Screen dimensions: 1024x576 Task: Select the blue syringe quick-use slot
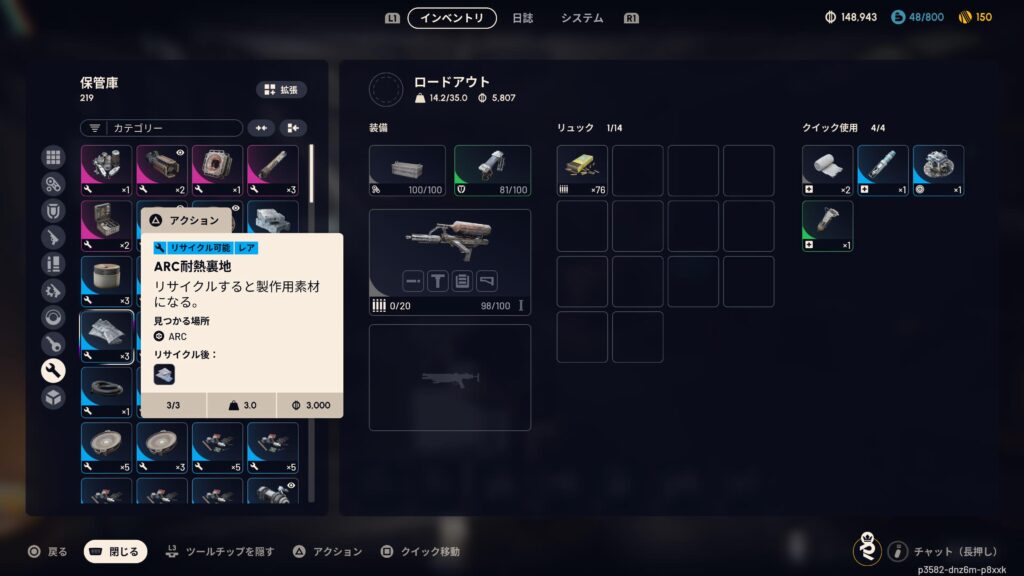[883, 171]
